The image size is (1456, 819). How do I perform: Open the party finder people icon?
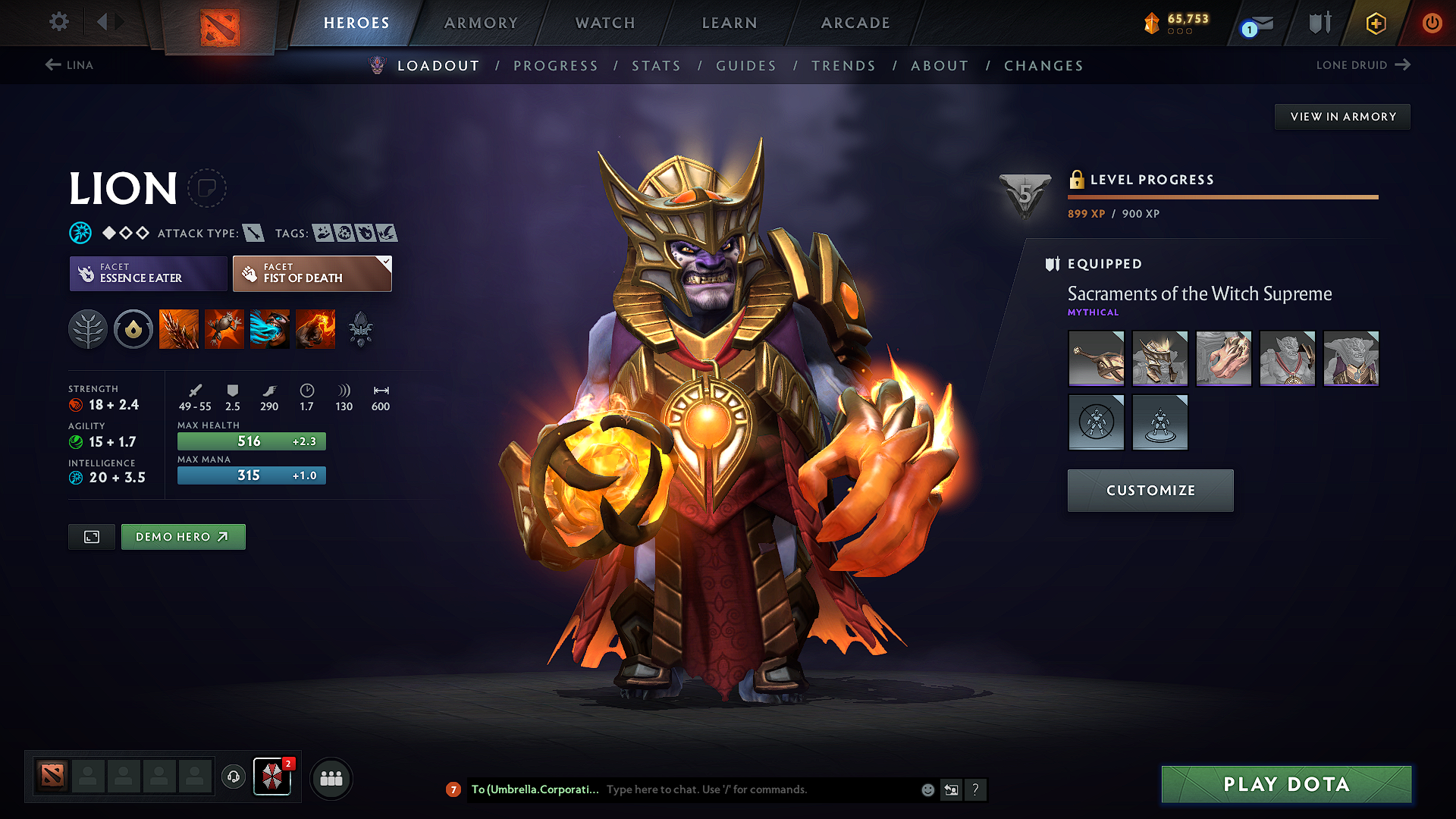331,778
